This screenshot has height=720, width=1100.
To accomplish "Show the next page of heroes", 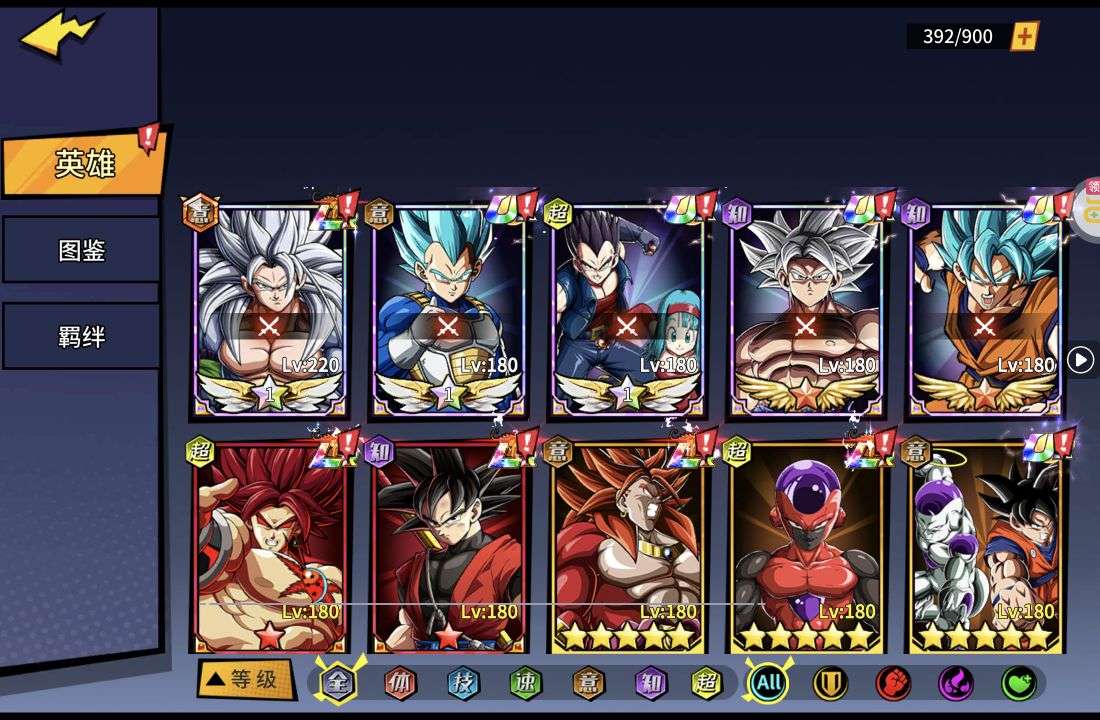I will point(1080,360).
